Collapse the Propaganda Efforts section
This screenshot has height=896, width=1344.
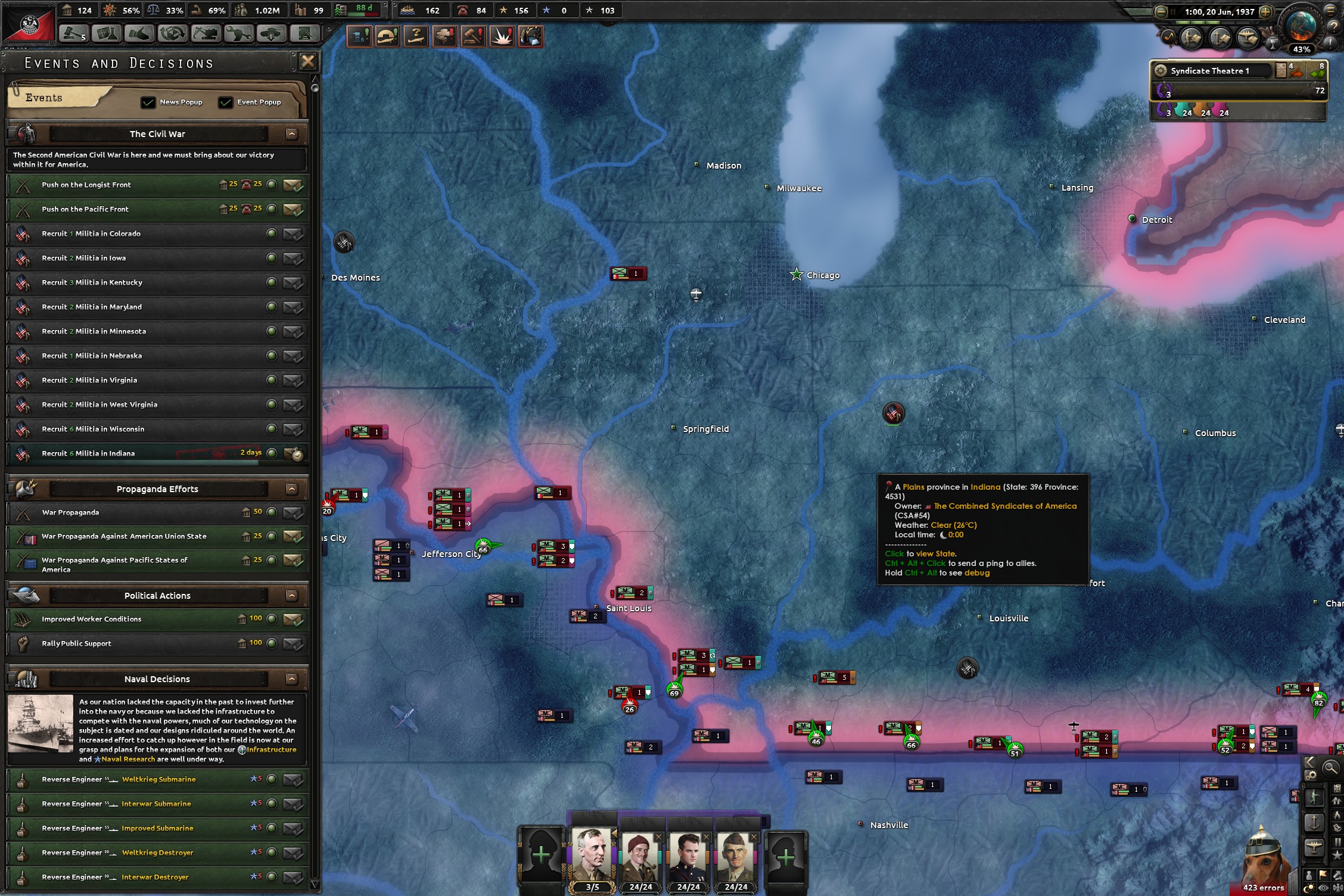(291, 489)
